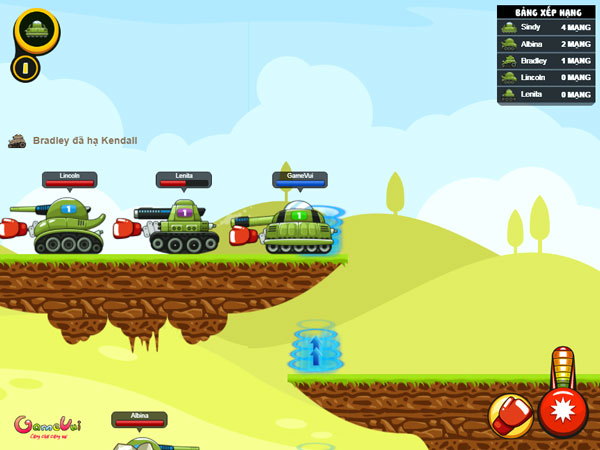Select Sindy's row in the leaderboard
This screenshot has width=600, height=450.
tap(546, 27)
